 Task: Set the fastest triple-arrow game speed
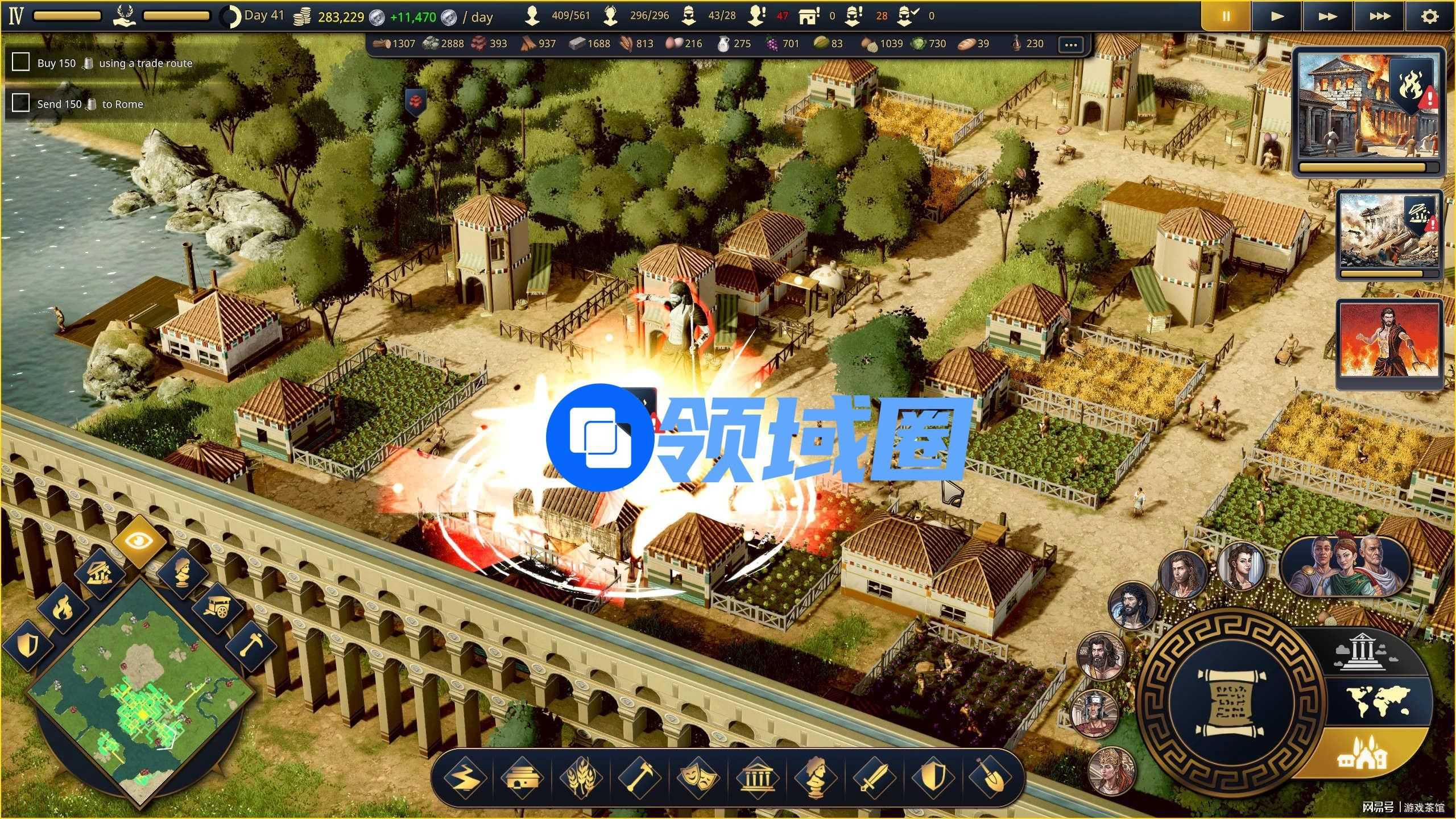[x=1380, y=16]
